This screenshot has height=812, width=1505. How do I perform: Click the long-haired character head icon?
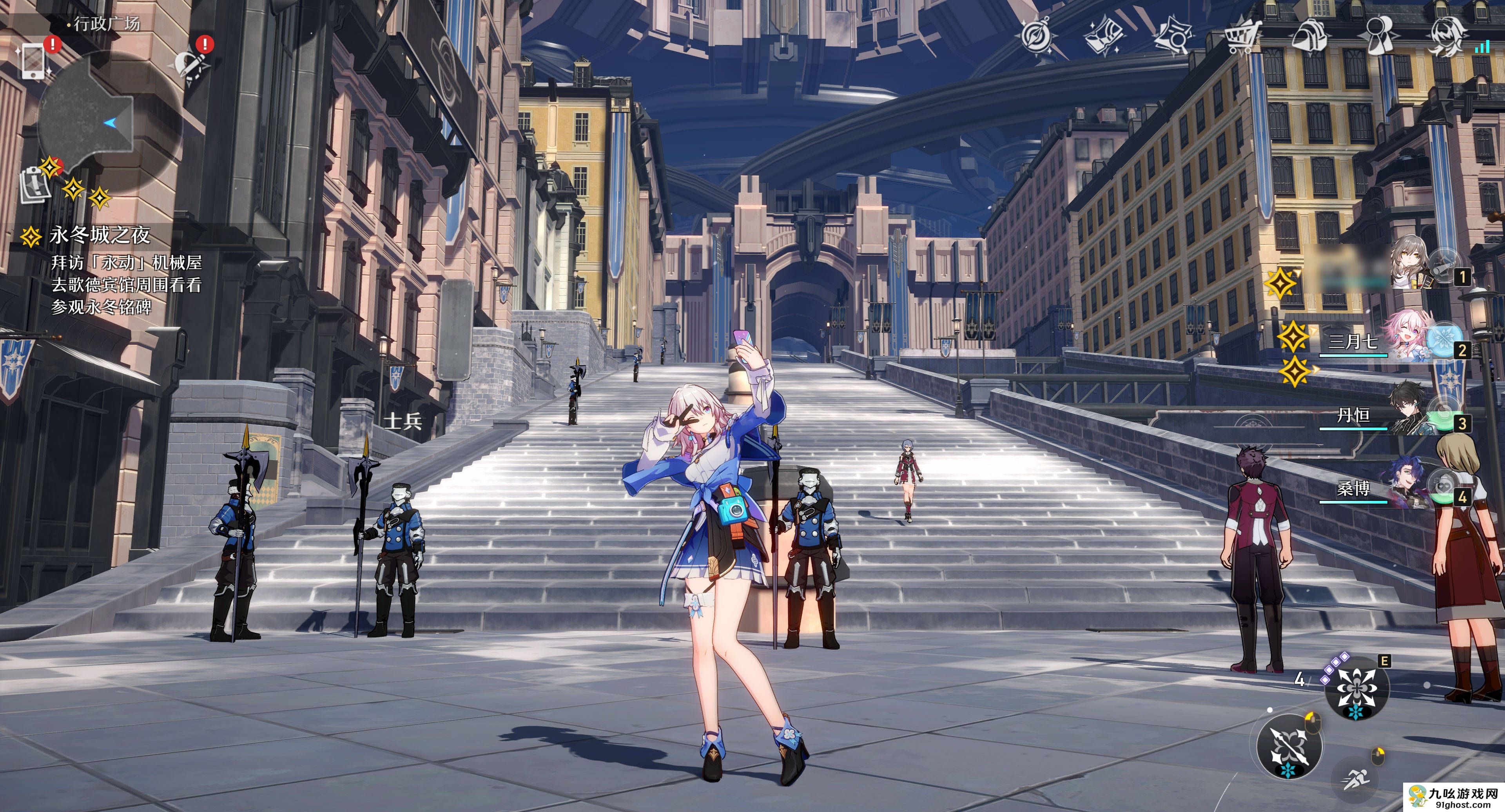1447,36
